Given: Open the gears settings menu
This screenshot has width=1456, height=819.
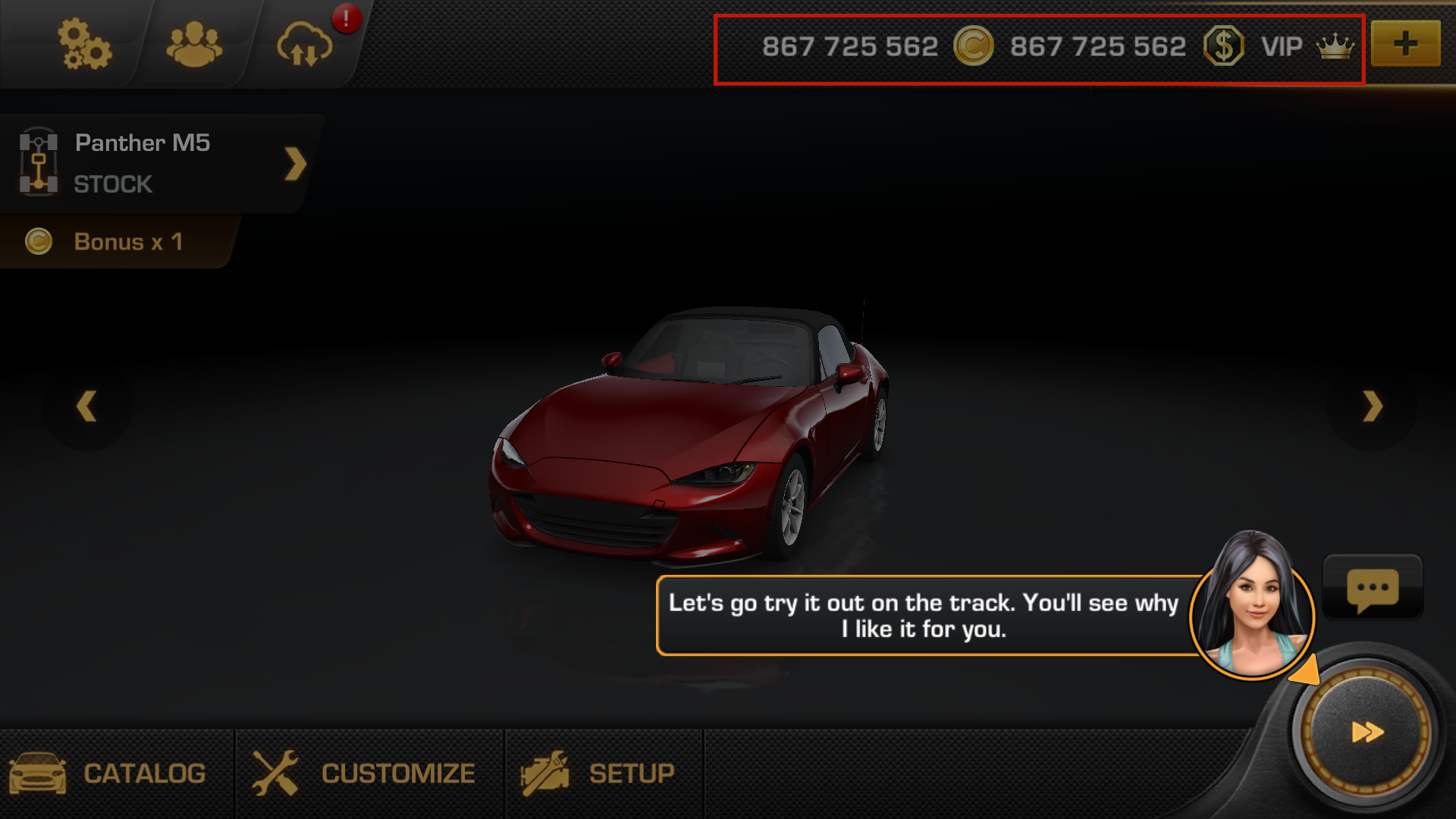Looking at the screenshot, I should point(84,45).
